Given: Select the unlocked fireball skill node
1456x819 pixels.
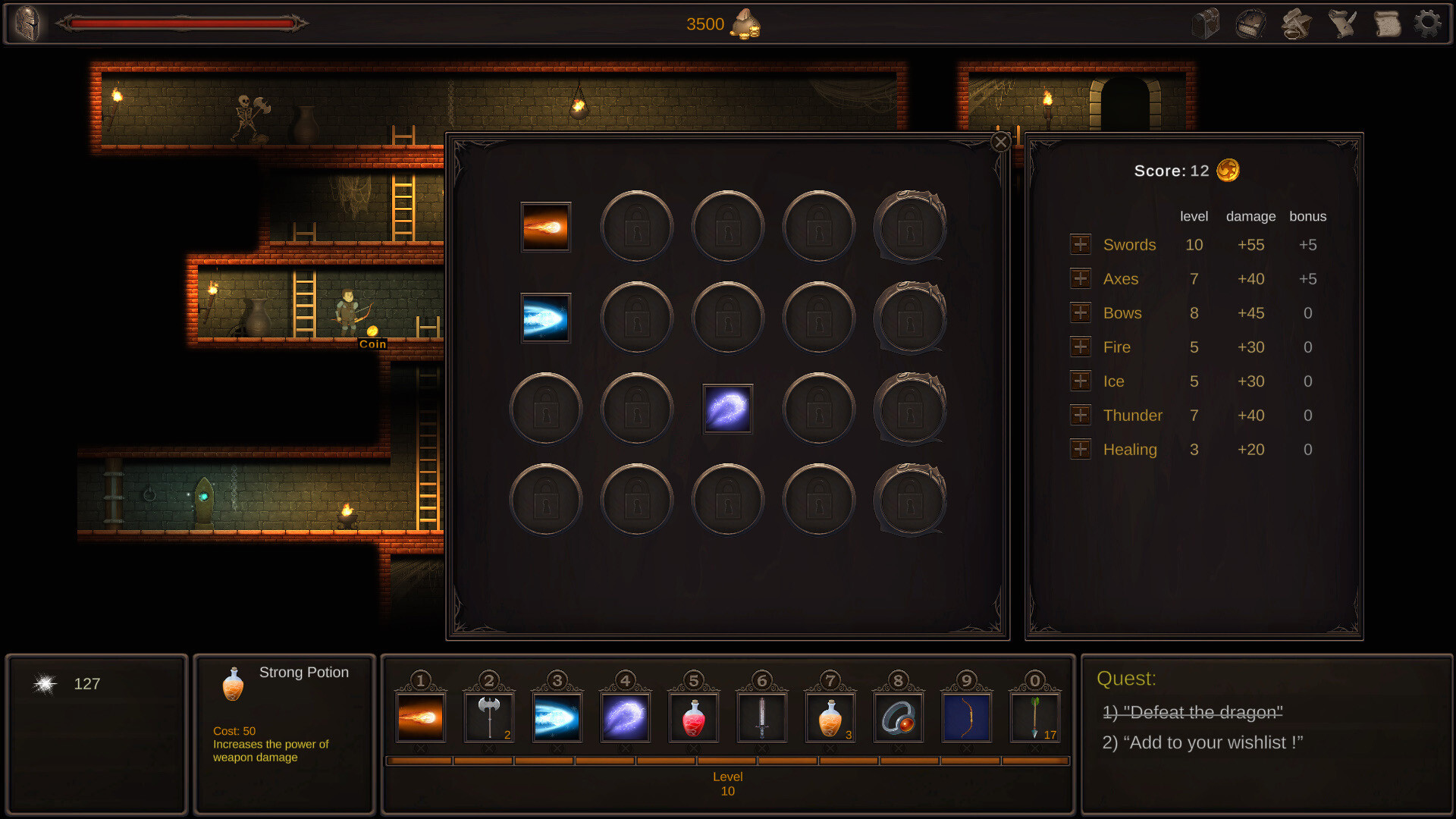Looking at the screenshot, I should [x=545, y=227].
